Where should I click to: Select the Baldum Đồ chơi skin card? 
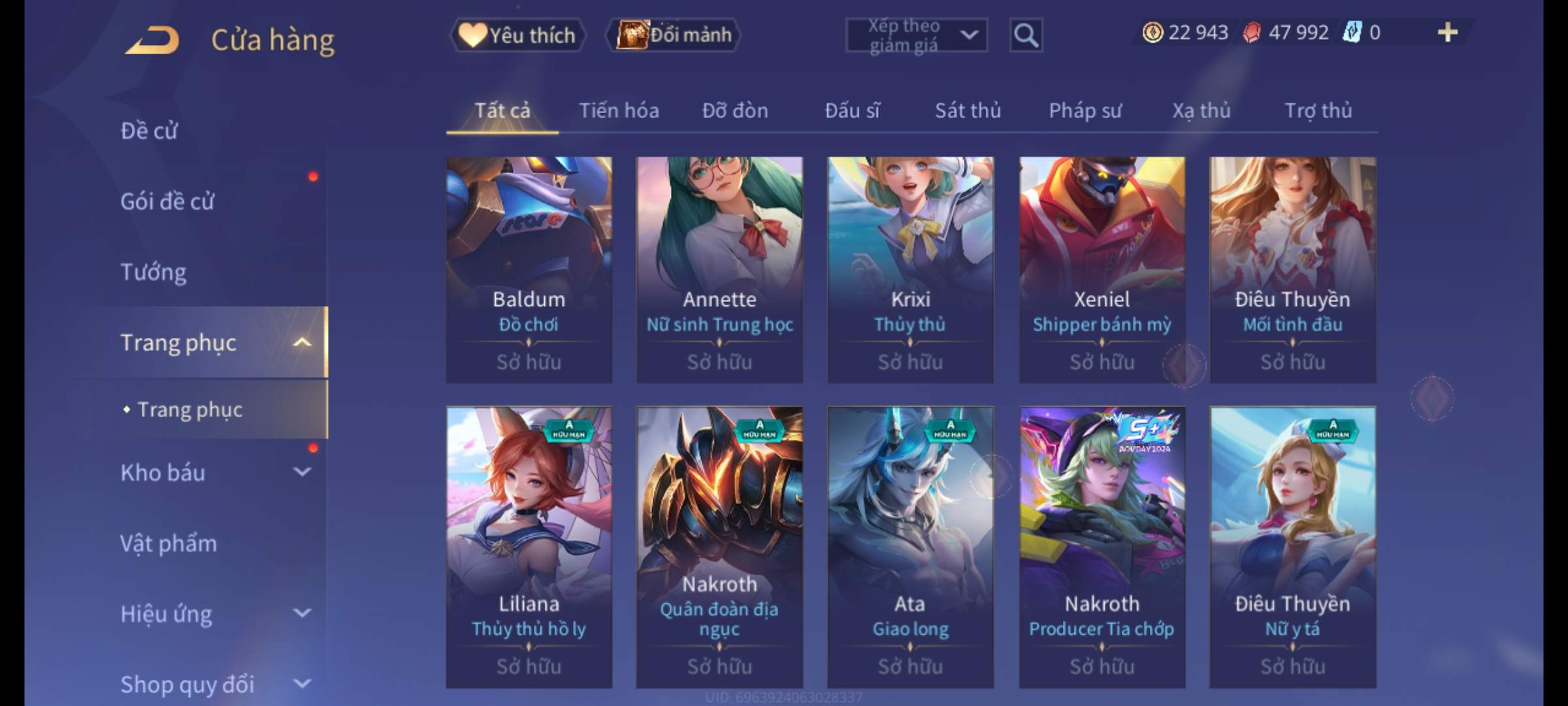coord(529,269)
